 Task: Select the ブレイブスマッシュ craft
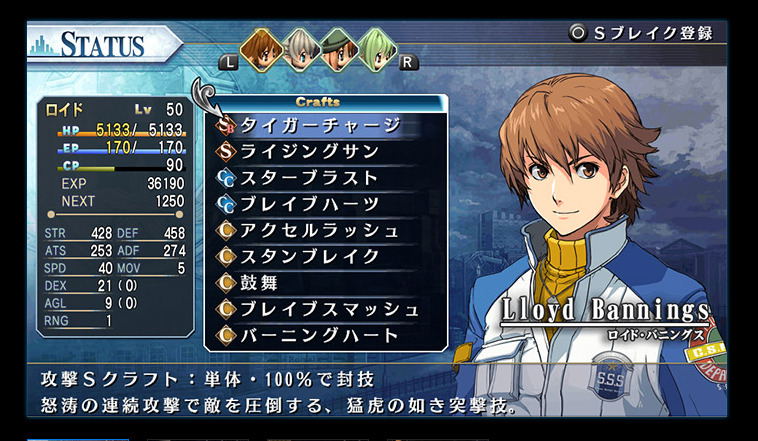330,308
